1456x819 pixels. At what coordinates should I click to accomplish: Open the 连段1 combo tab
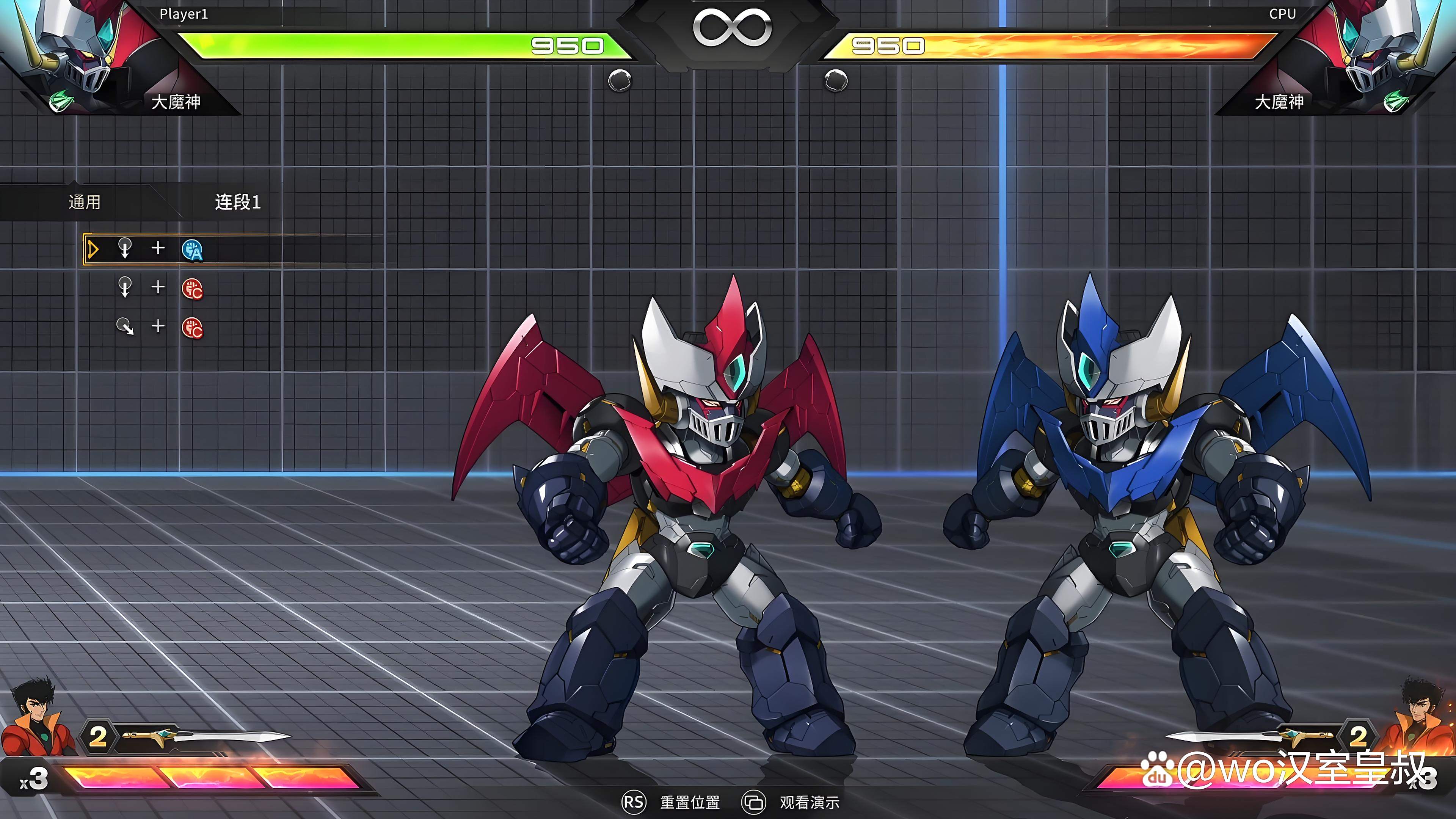(x=237, y=202)
